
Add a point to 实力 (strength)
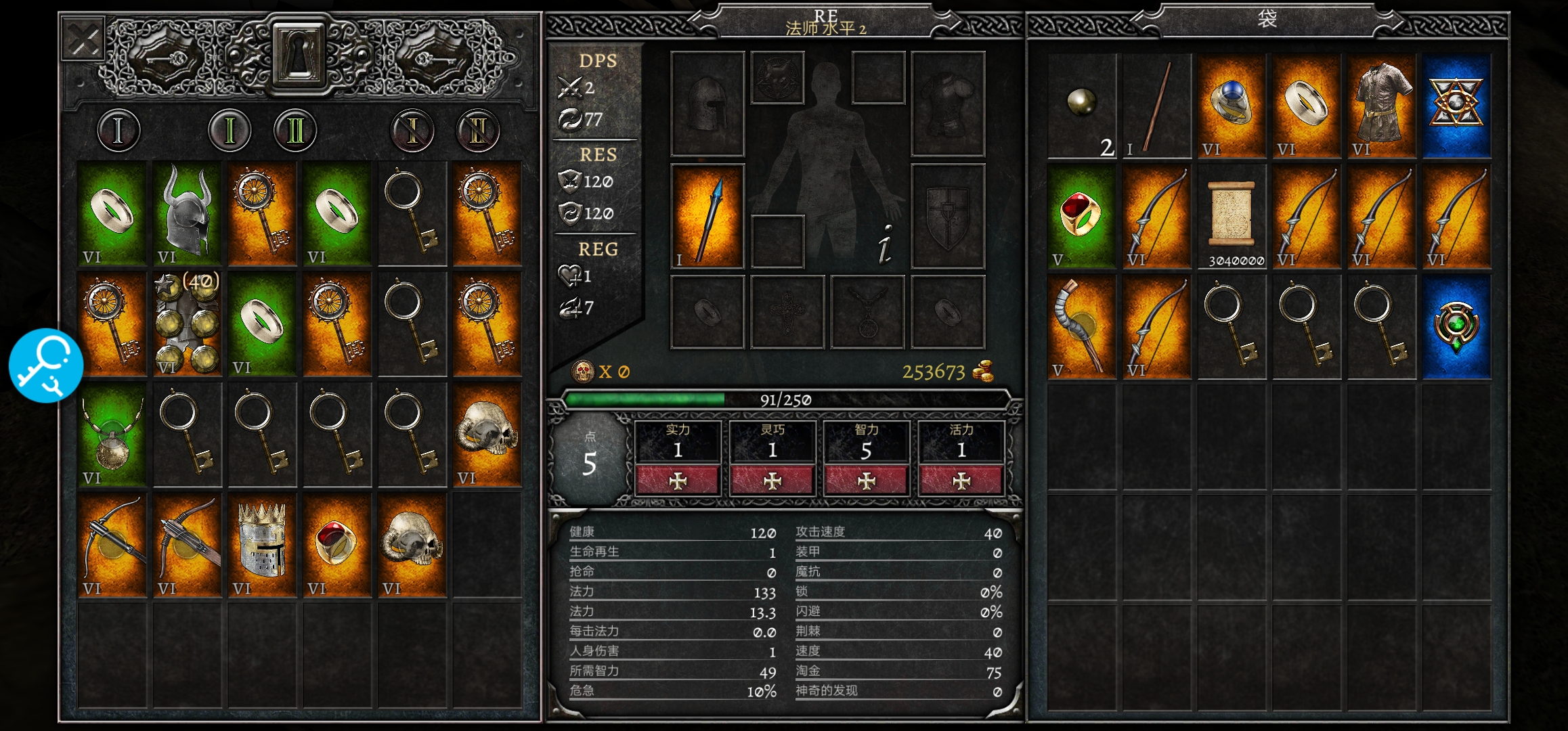(677, 481)
